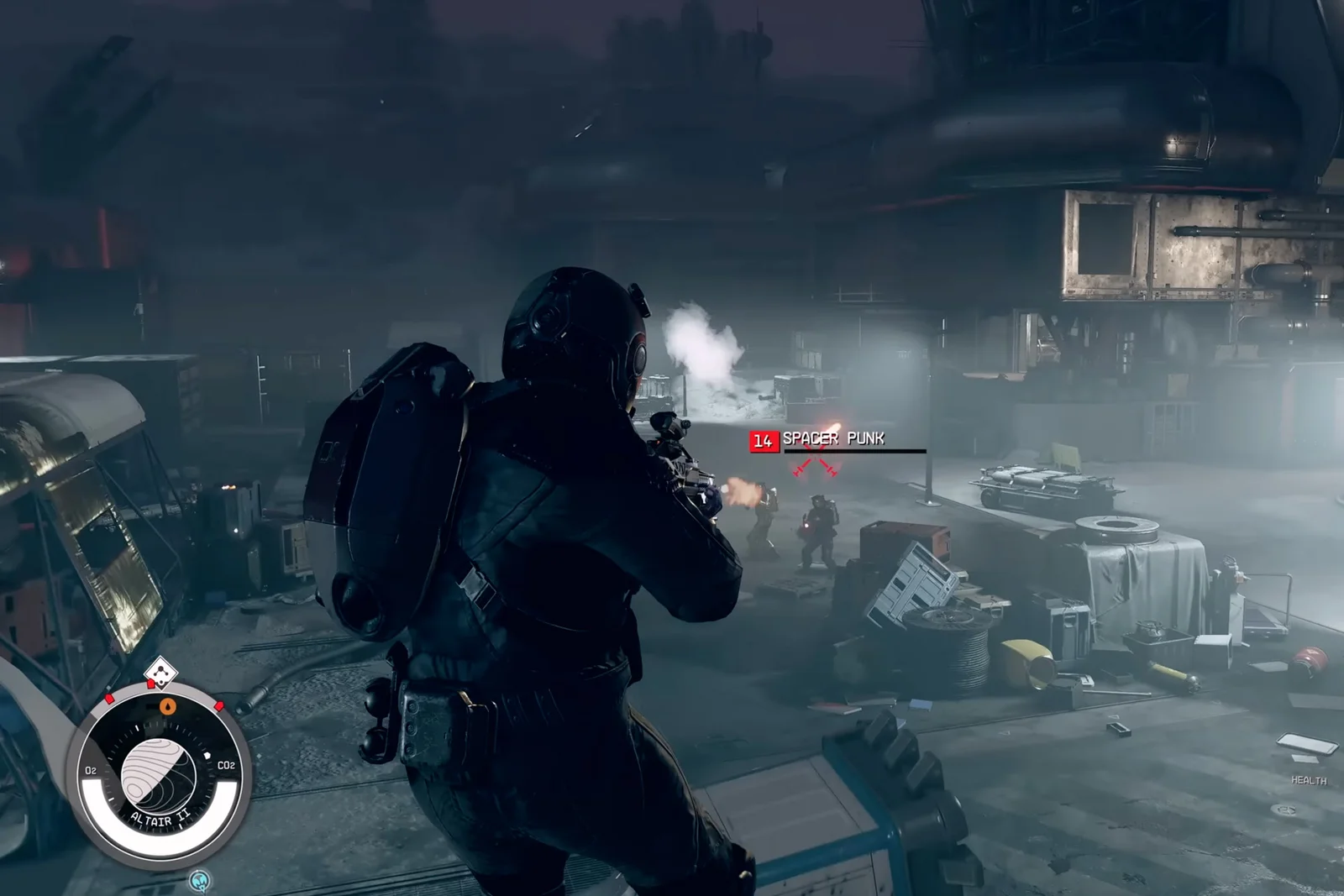This screenshot has width=1344, height=896.
Task: Click the cyan activity marker below the compass
Action: pyautogui.click(x=199, y=881)
